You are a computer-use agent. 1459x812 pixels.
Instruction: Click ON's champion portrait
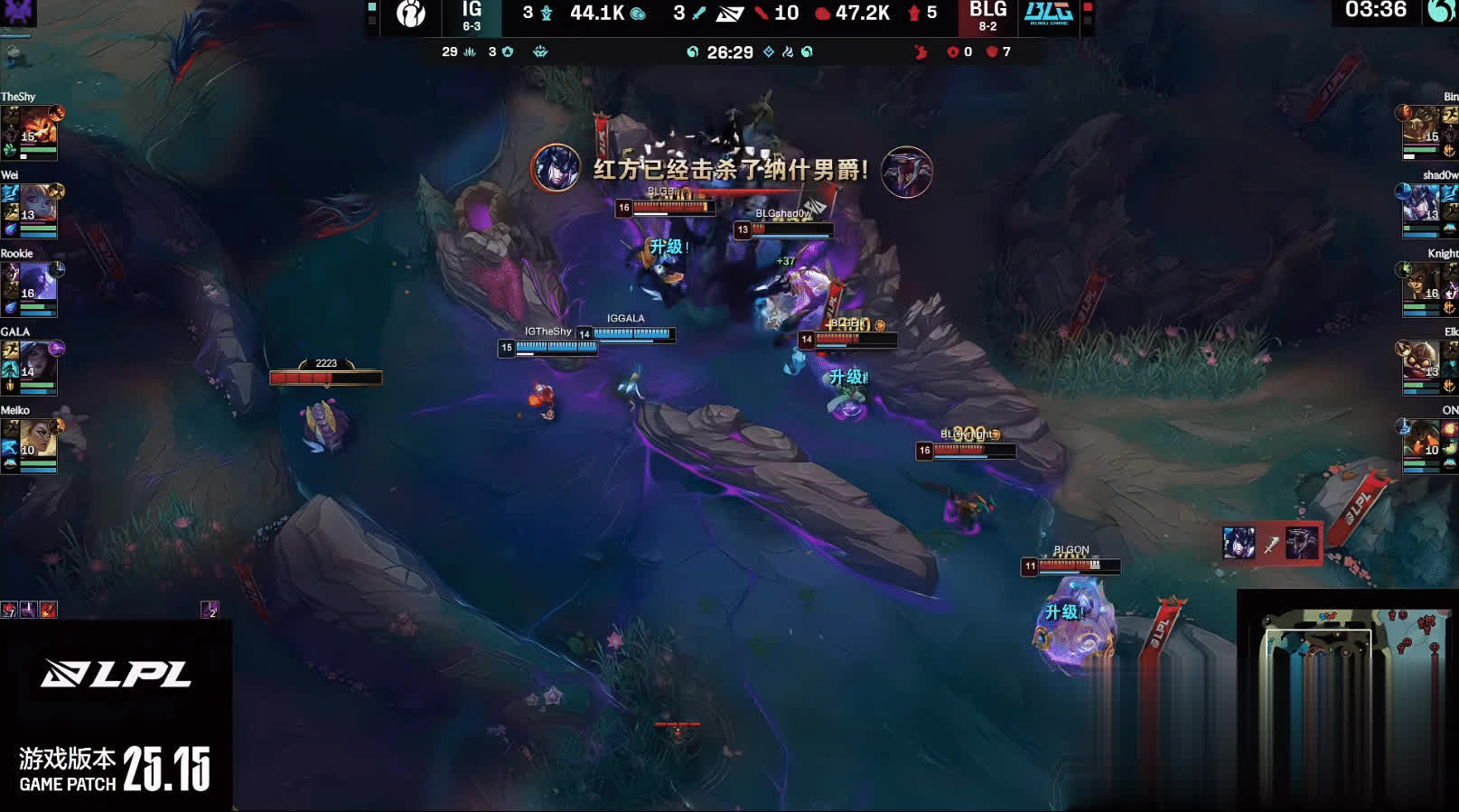tap(1421, 442)
